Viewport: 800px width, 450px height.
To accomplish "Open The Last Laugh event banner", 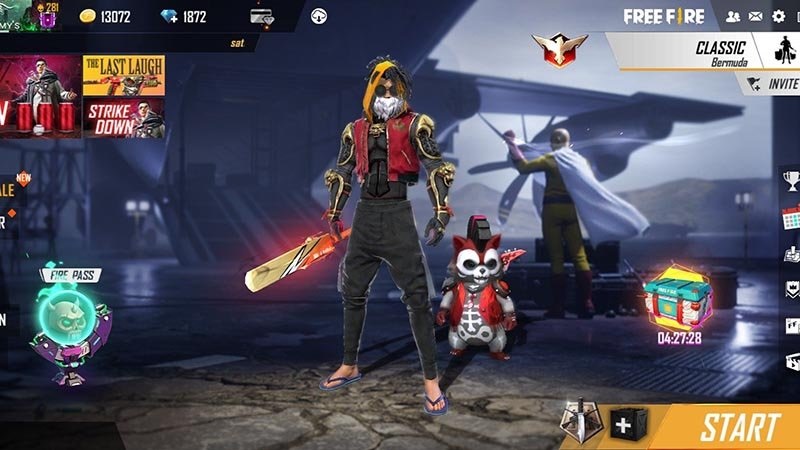I will [124, 75].
